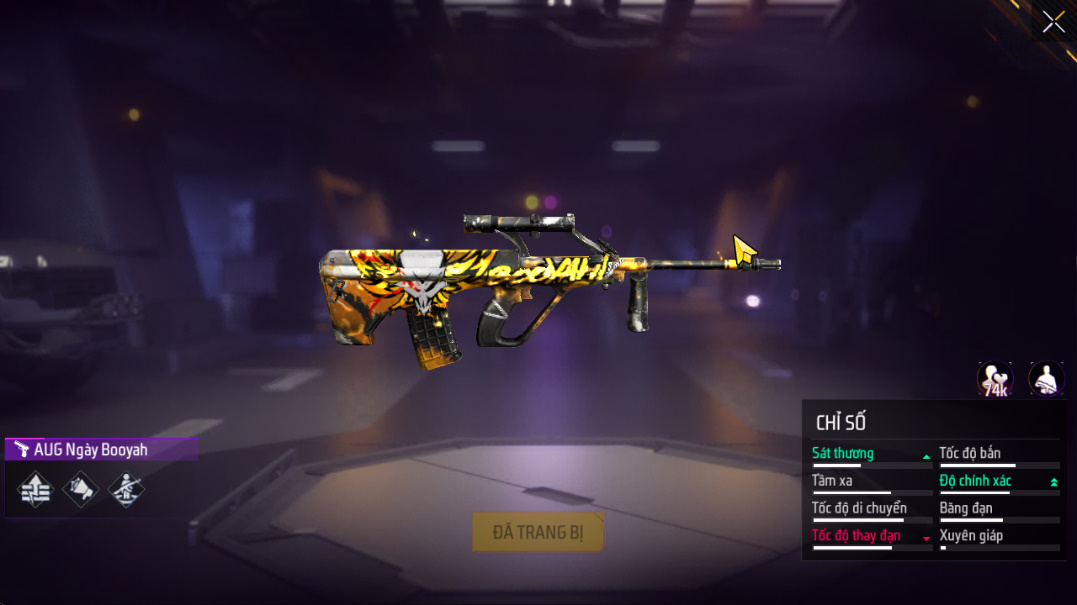Select the AUG Ngày Booyah name banner
1077x605 pixels.
[x=100, y=450]
